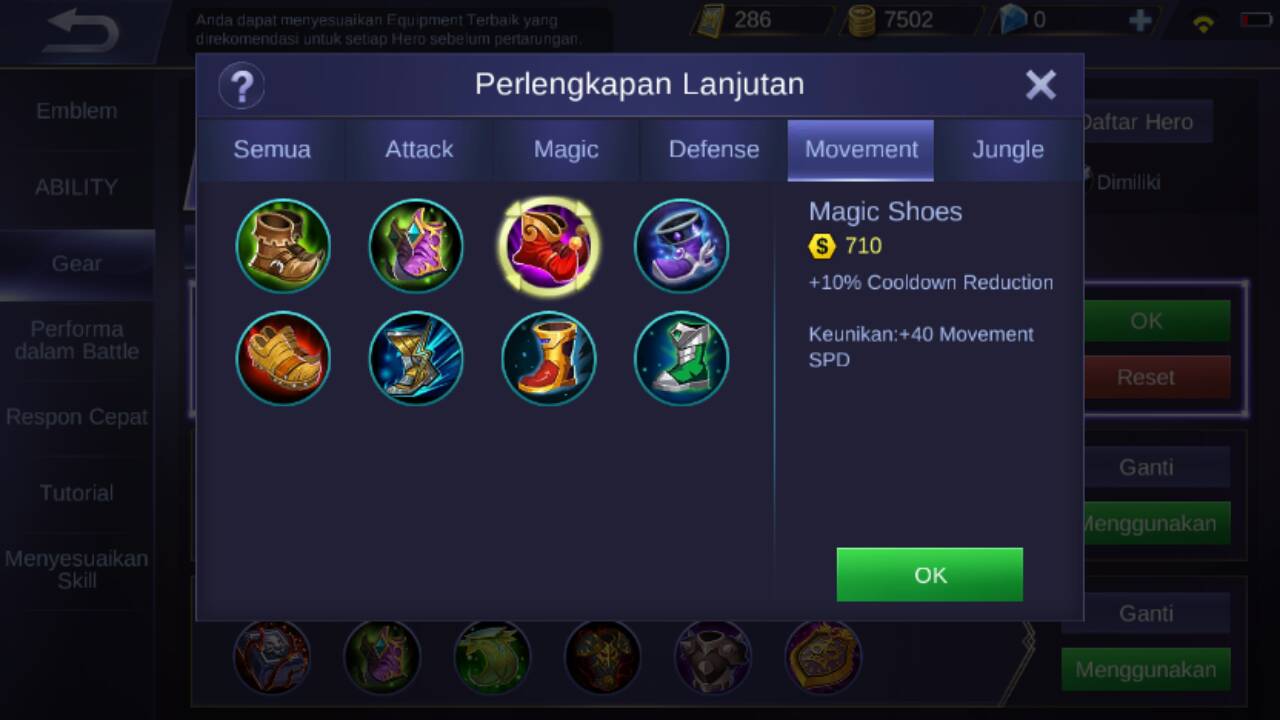1280x720 pixels.
Task: Select the brown leather boots item
Action: [x=283, y=246]
